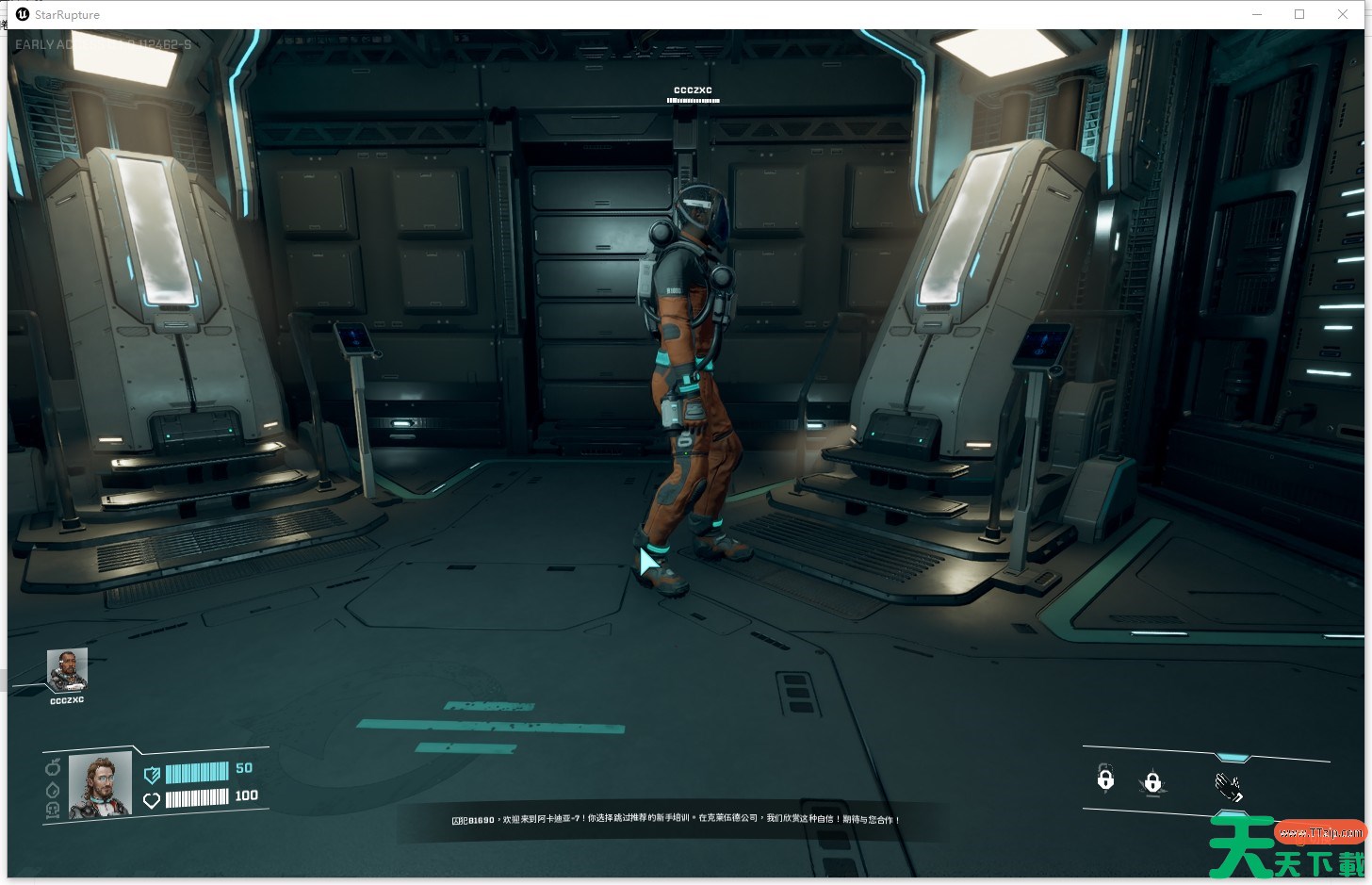Minimize the StarRupture window
The width and height of the screenshot is (1372, 885).
[1257, 14]
